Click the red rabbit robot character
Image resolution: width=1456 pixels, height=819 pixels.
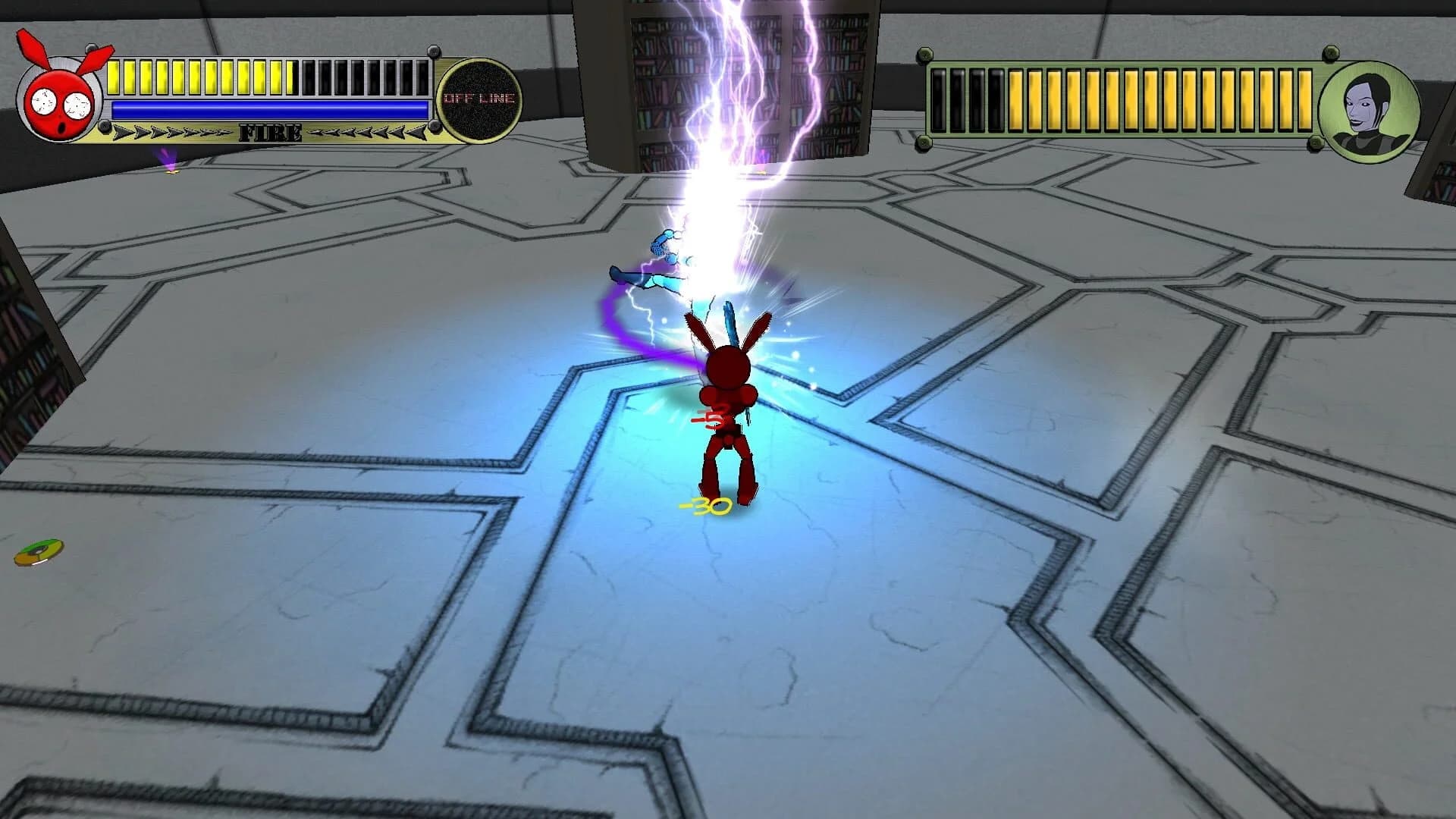coord(726,394)
